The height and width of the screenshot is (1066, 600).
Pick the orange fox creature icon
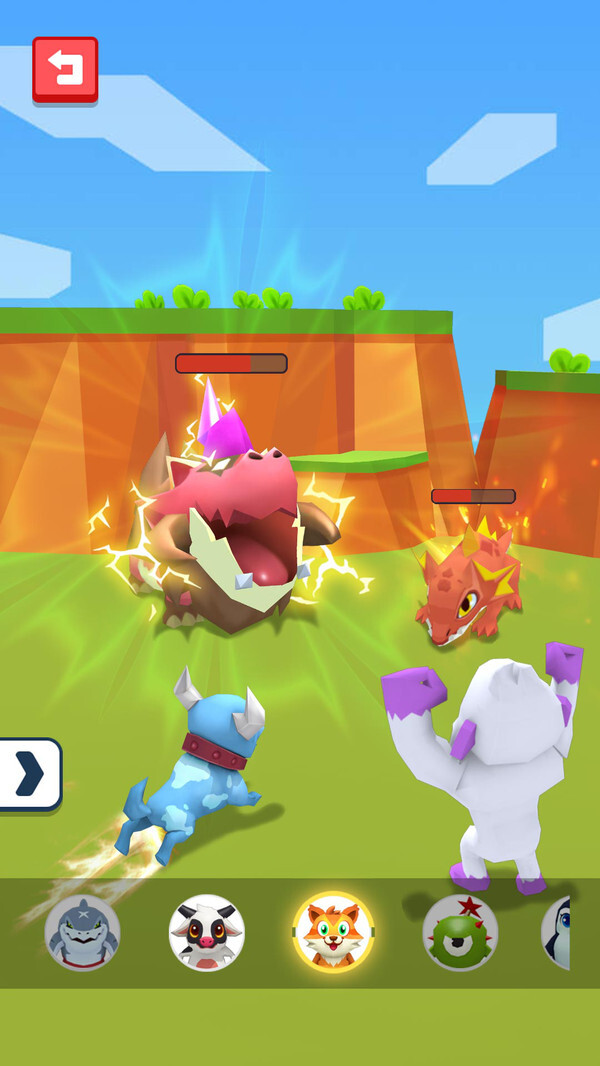click(x=333, y=932)
